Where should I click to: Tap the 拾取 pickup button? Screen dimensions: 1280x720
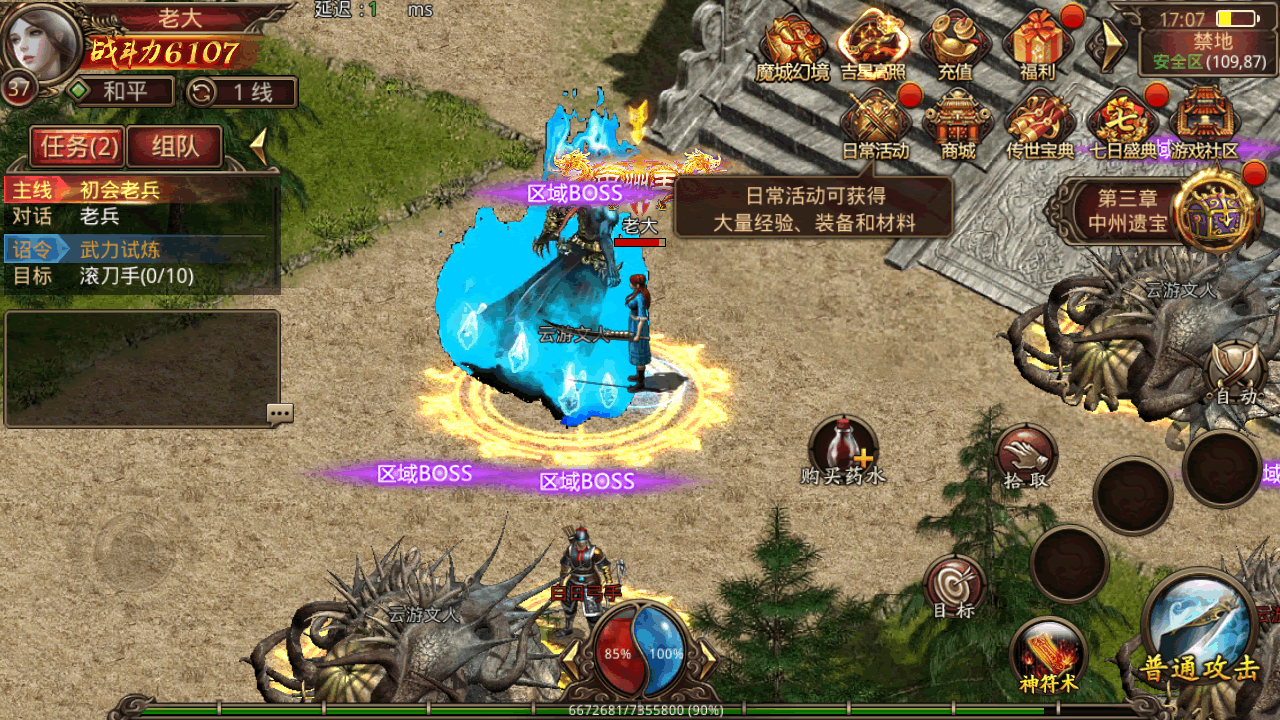click(1027, 456)
